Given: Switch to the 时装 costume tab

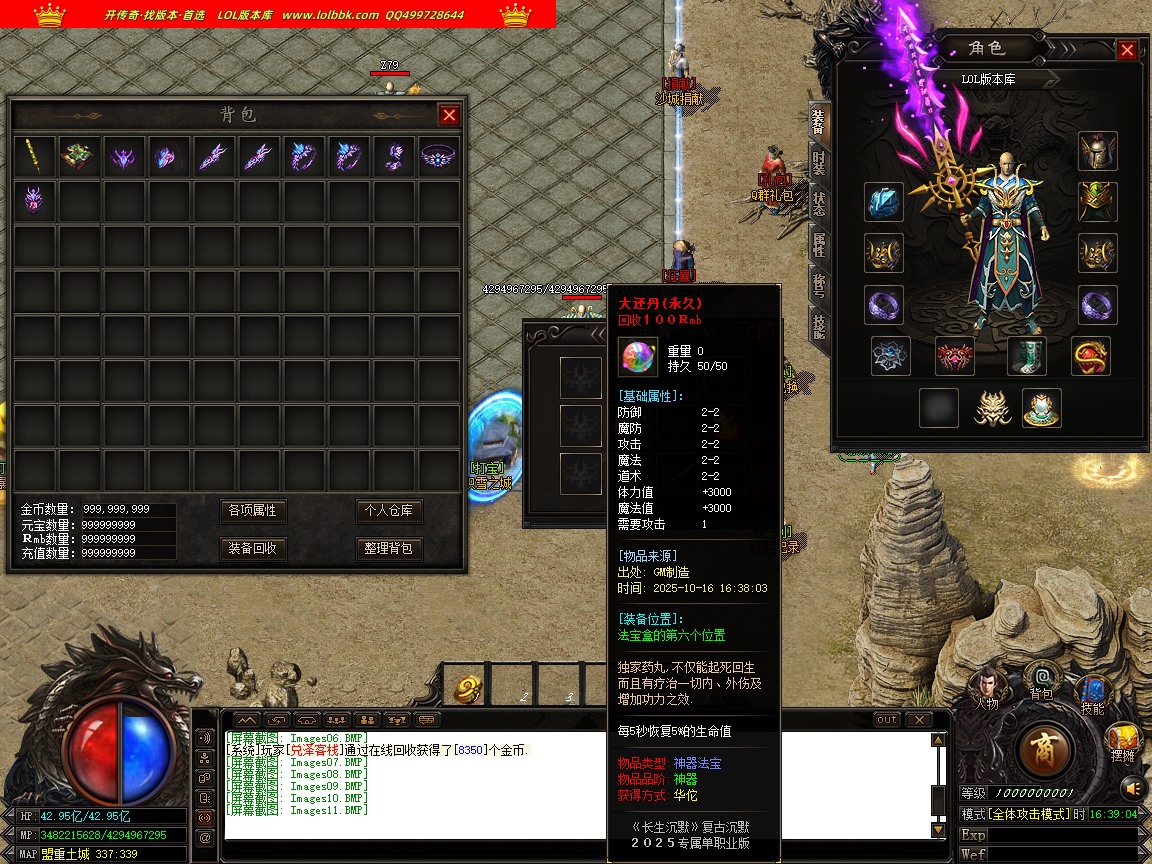Looking at the screenshot, I should (818, 161).
